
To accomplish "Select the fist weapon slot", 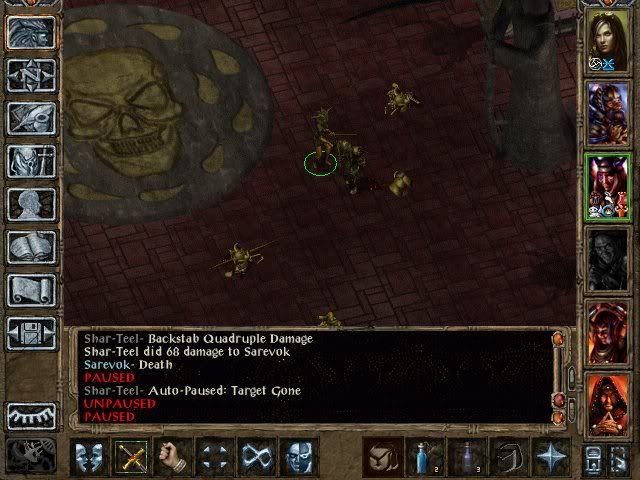I will [x=173, y=456].
